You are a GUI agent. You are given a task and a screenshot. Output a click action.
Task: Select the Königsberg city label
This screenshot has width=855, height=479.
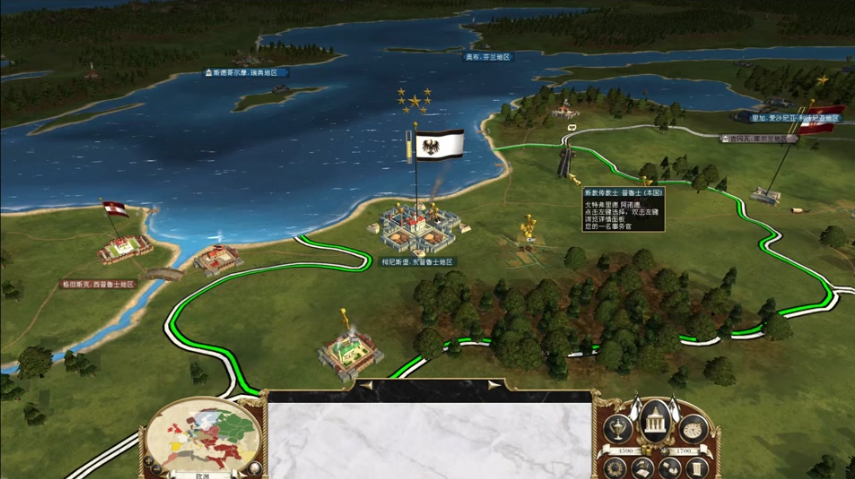pos(417,262)
